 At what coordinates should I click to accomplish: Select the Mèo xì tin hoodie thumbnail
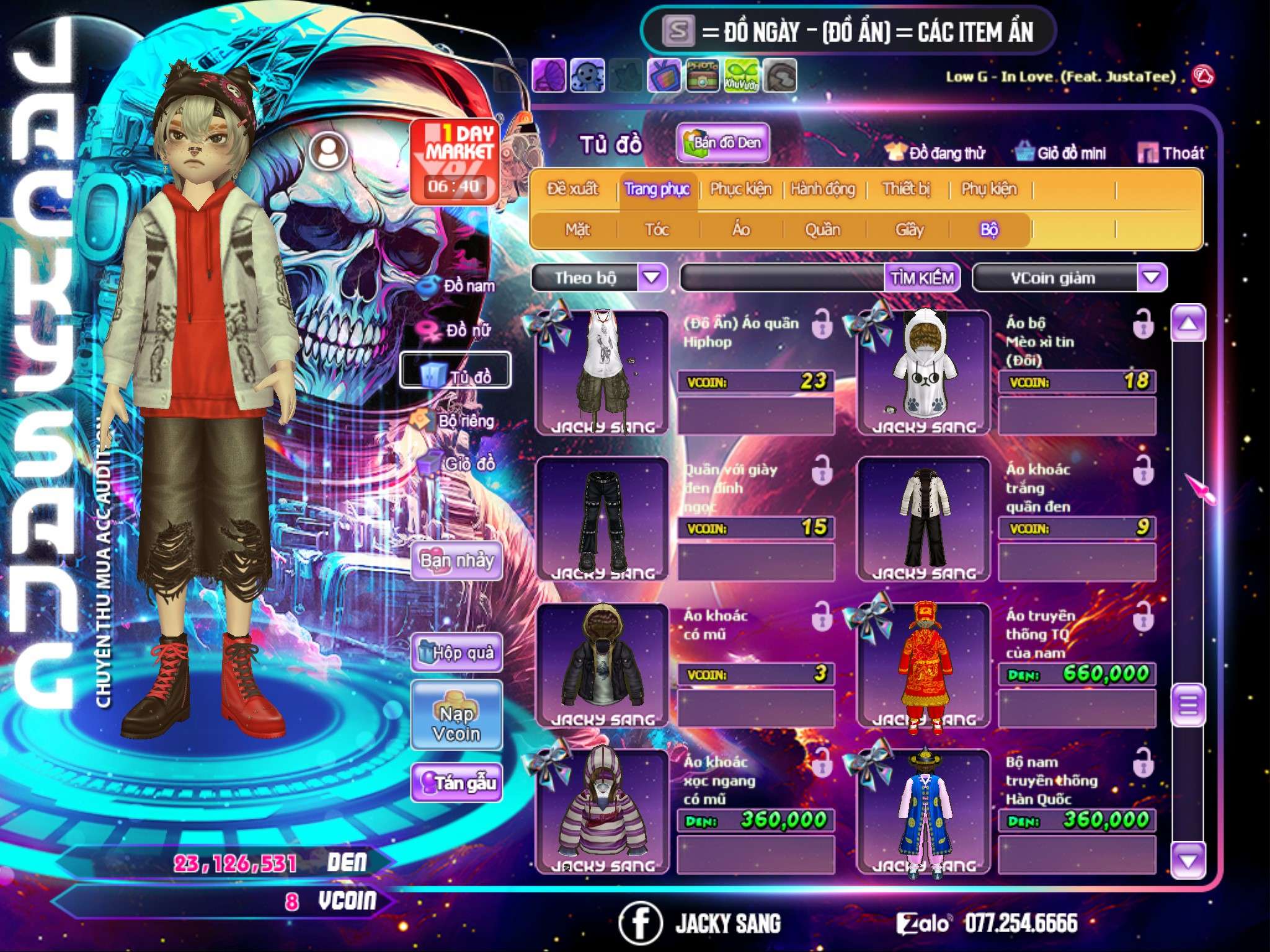click(x=923, y=372)
